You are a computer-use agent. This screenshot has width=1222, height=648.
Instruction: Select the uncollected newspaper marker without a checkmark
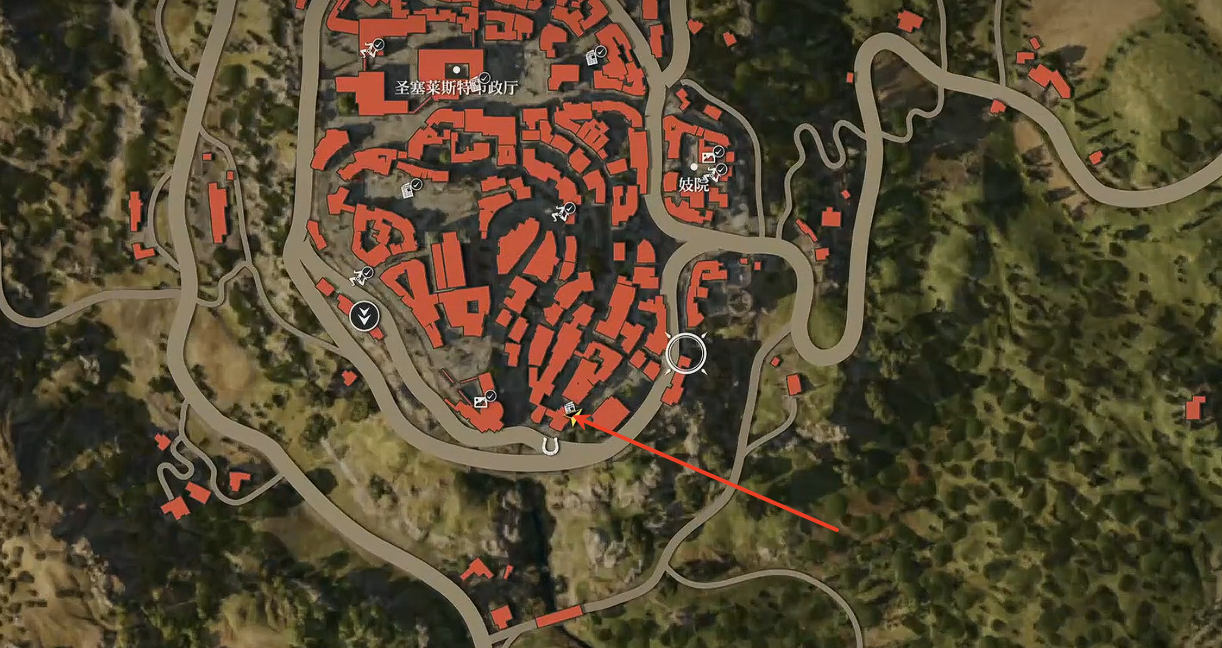coord(569,408)
